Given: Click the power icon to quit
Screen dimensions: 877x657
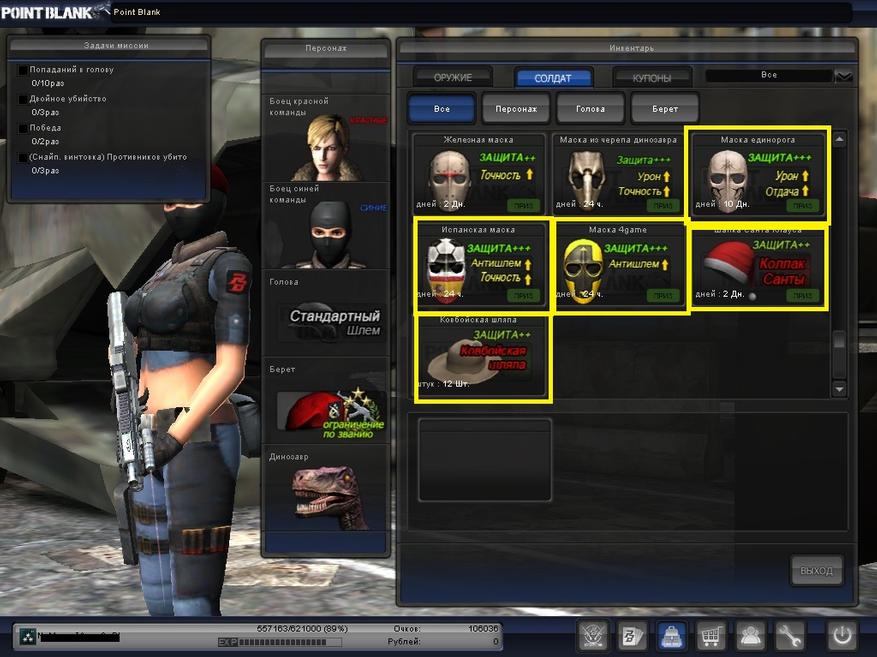Looking at the screenshot, I should coord(841,635).
